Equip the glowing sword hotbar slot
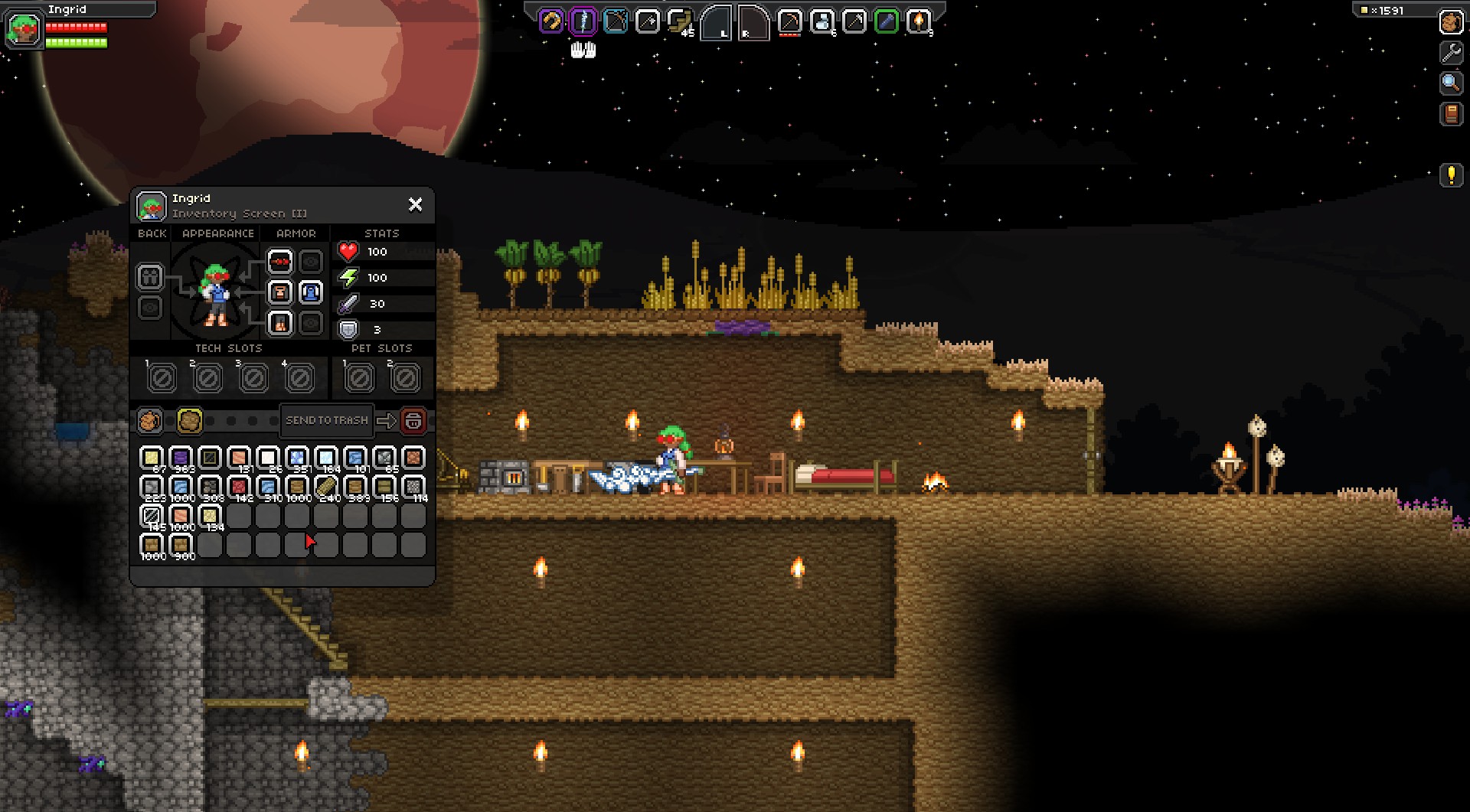This screenshot has height=812, width=1470. (x=583, y=21)
